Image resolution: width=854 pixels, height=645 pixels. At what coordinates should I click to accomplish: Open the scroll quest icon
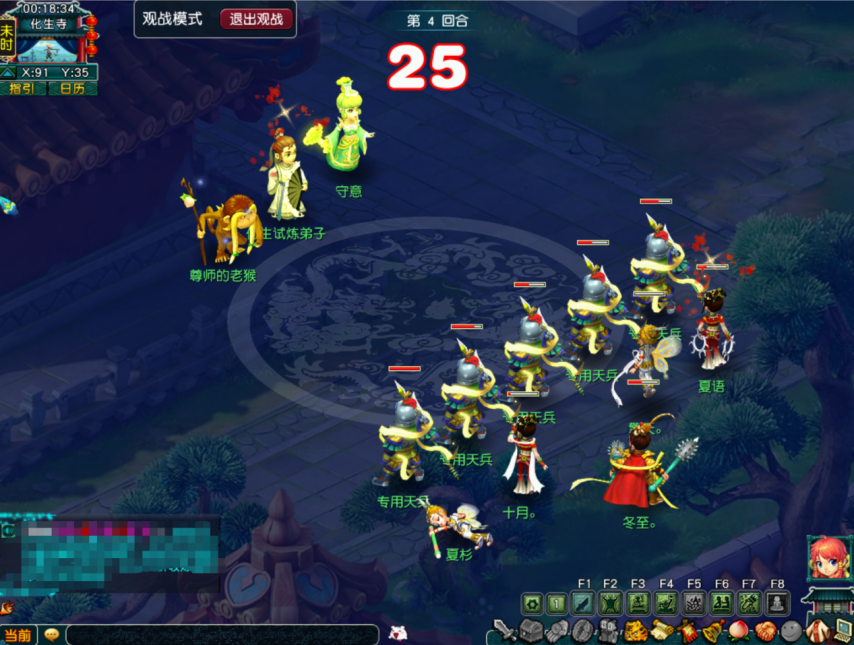[661, 631]
